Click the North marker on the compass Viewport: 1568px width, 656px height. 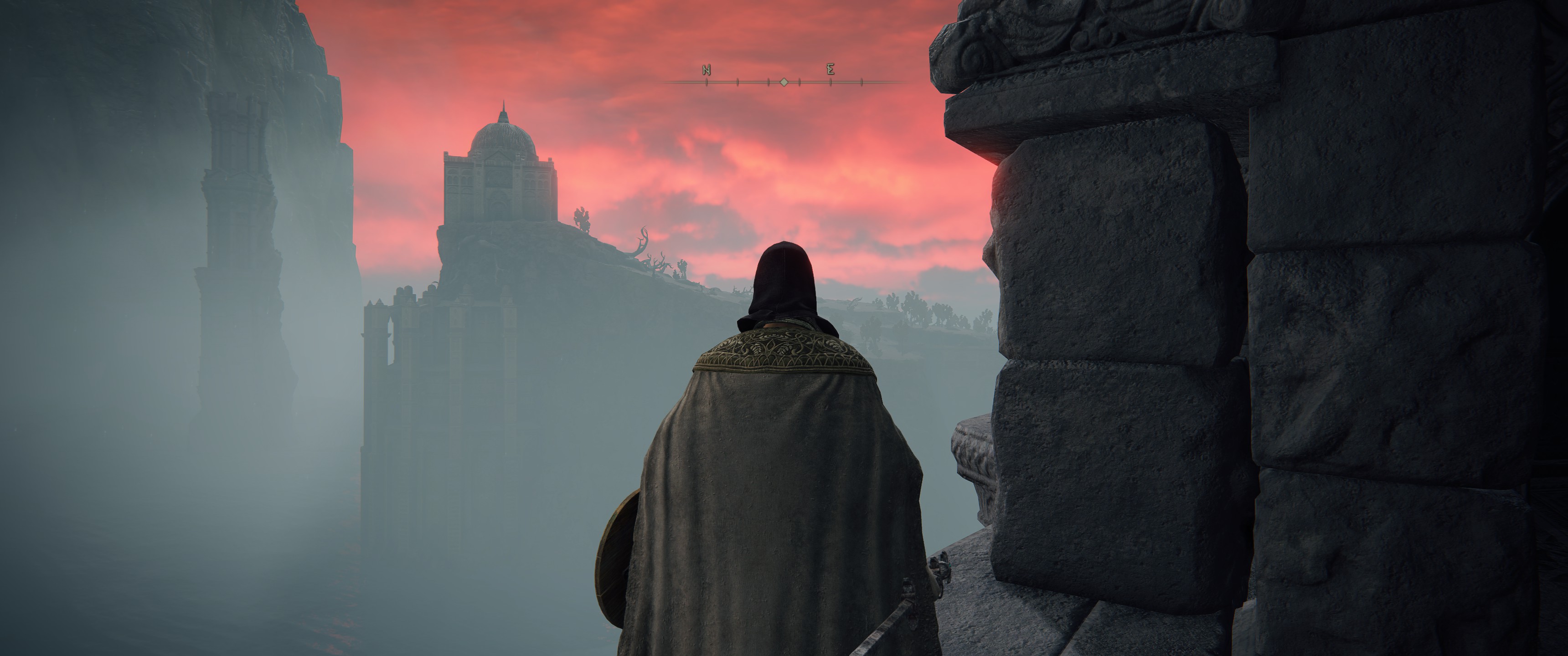[706, 69]
